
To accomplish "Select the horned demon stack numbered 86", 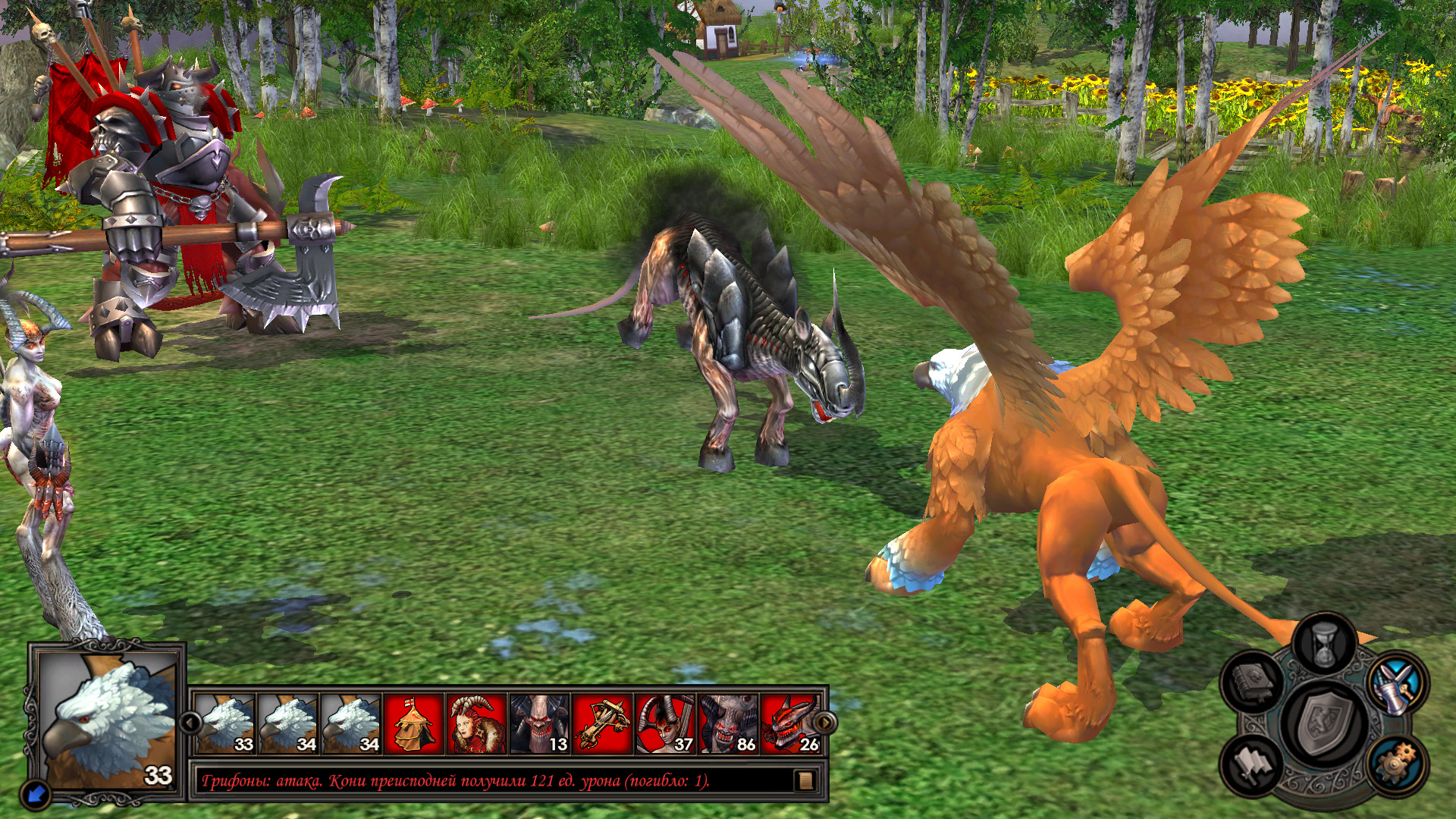I will coord(728,724).
